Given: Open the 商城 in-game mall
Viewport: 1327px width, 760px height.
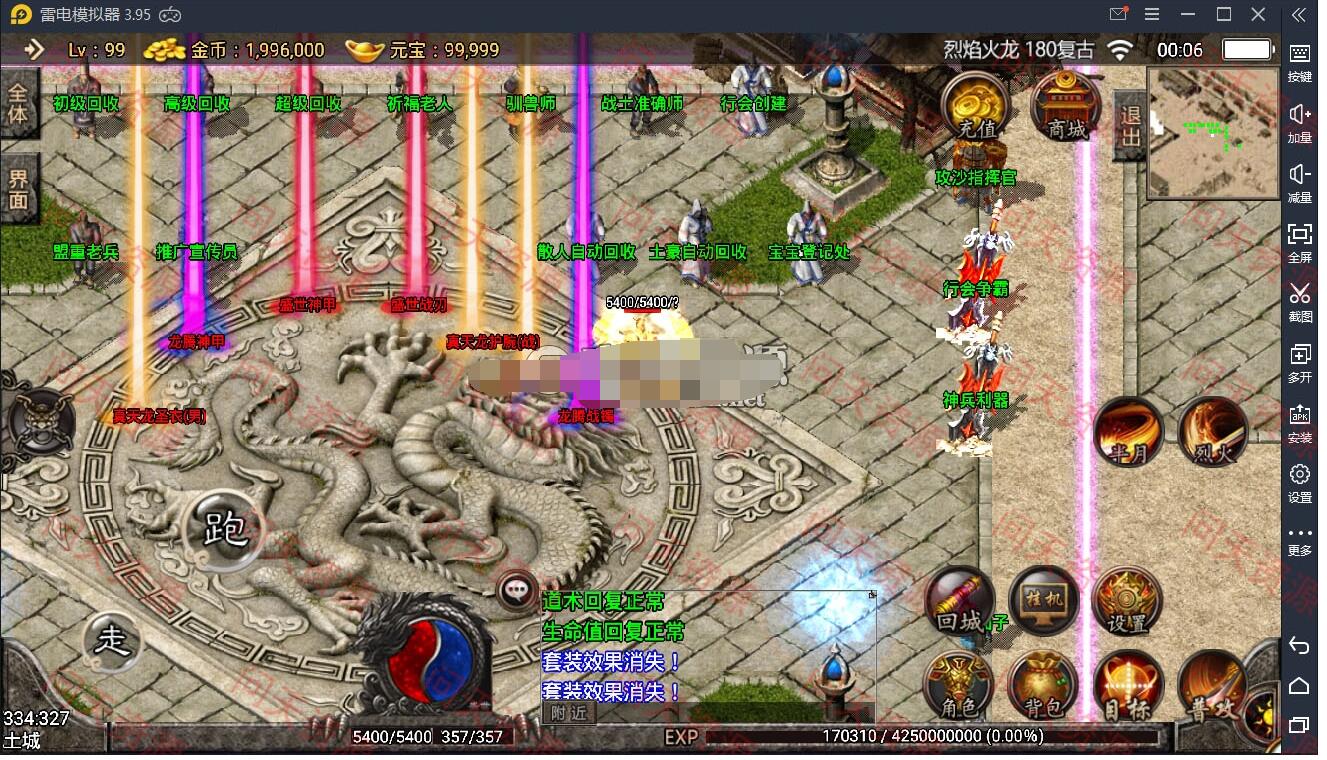Looking at the screenshot, I should click(x=1065, y=106).
